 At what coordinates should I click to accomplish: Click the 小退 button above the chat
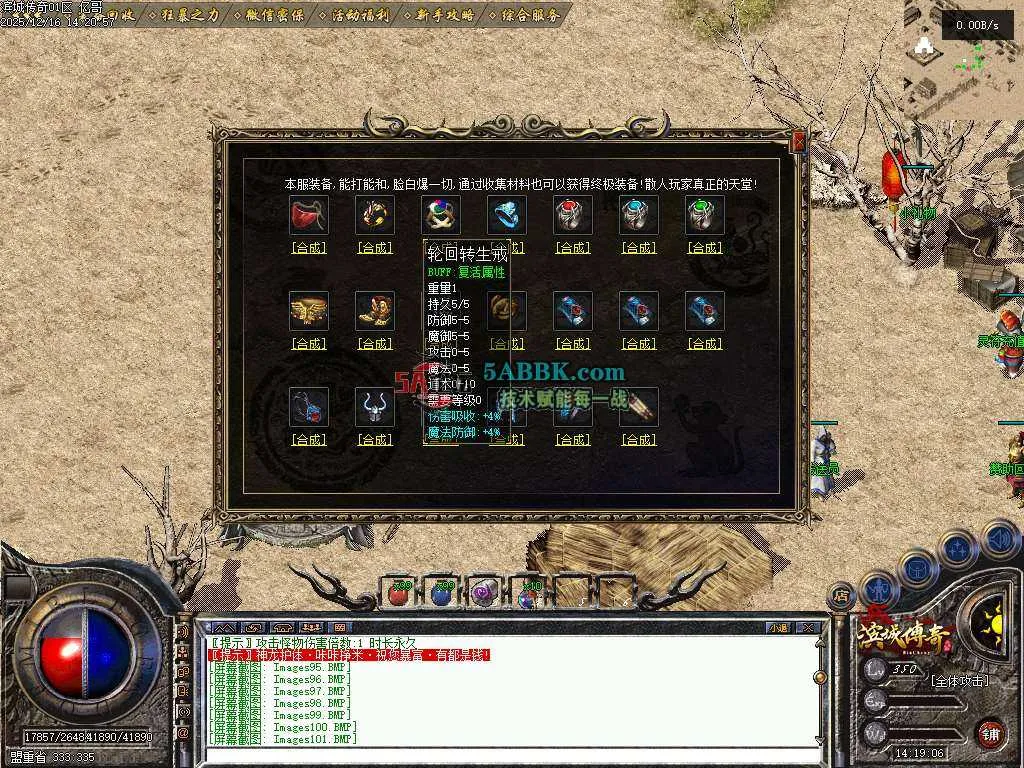coord(778,628)
